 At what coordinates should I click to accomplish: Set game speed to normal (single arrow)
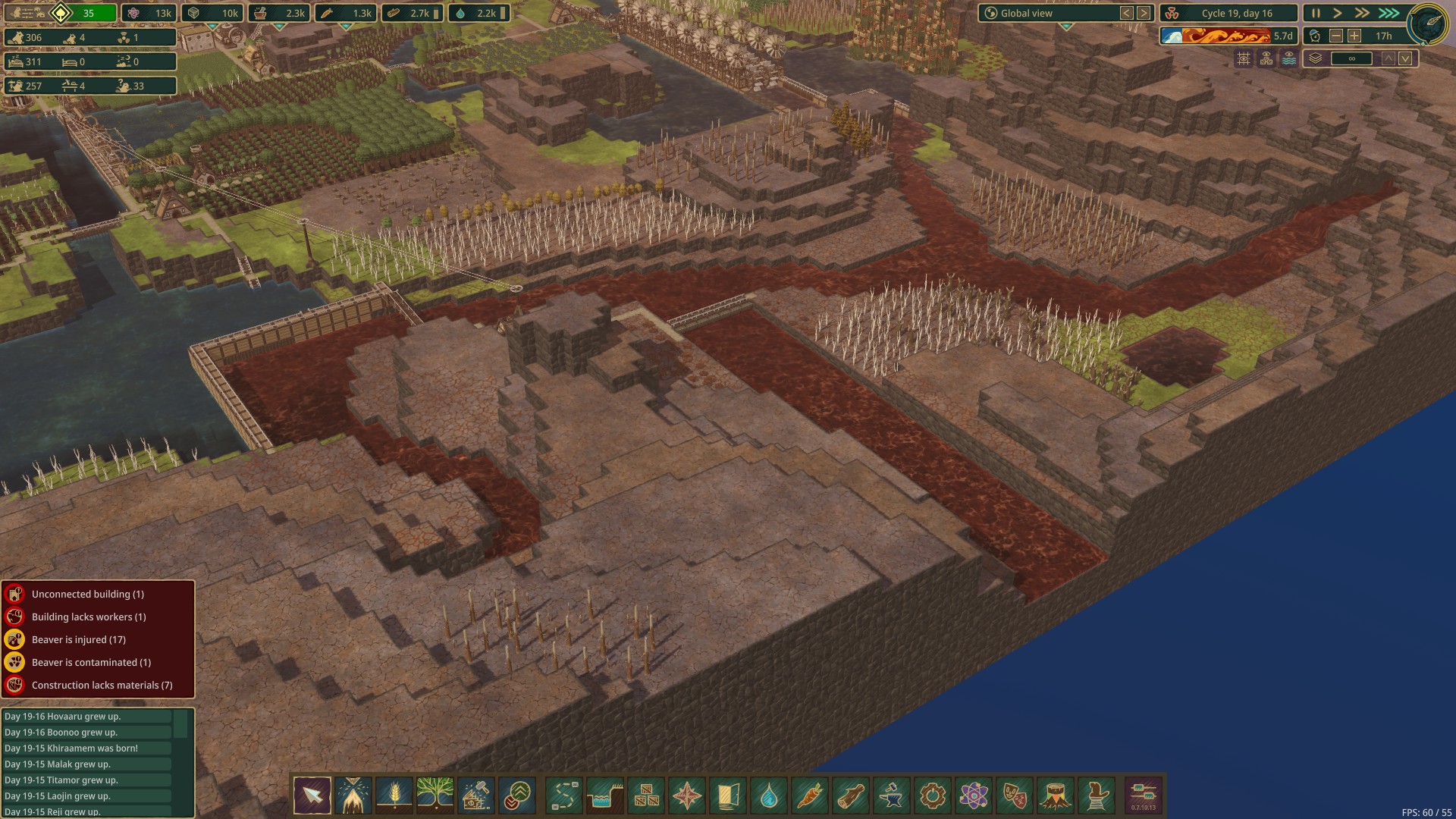(x=1338, y=13)
